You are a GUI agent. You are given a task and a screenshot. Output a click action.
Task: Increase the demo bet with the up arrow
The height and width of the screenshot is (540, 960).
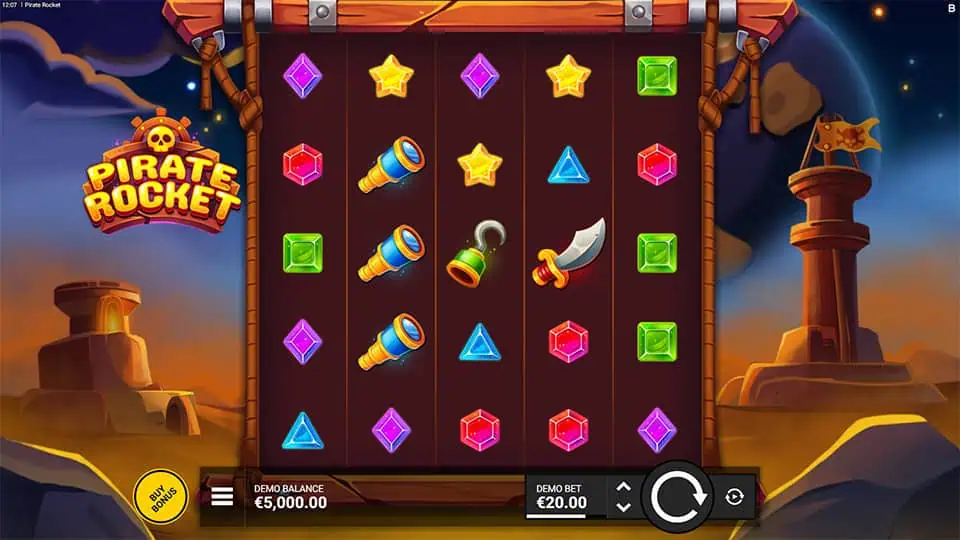(623, 486)
